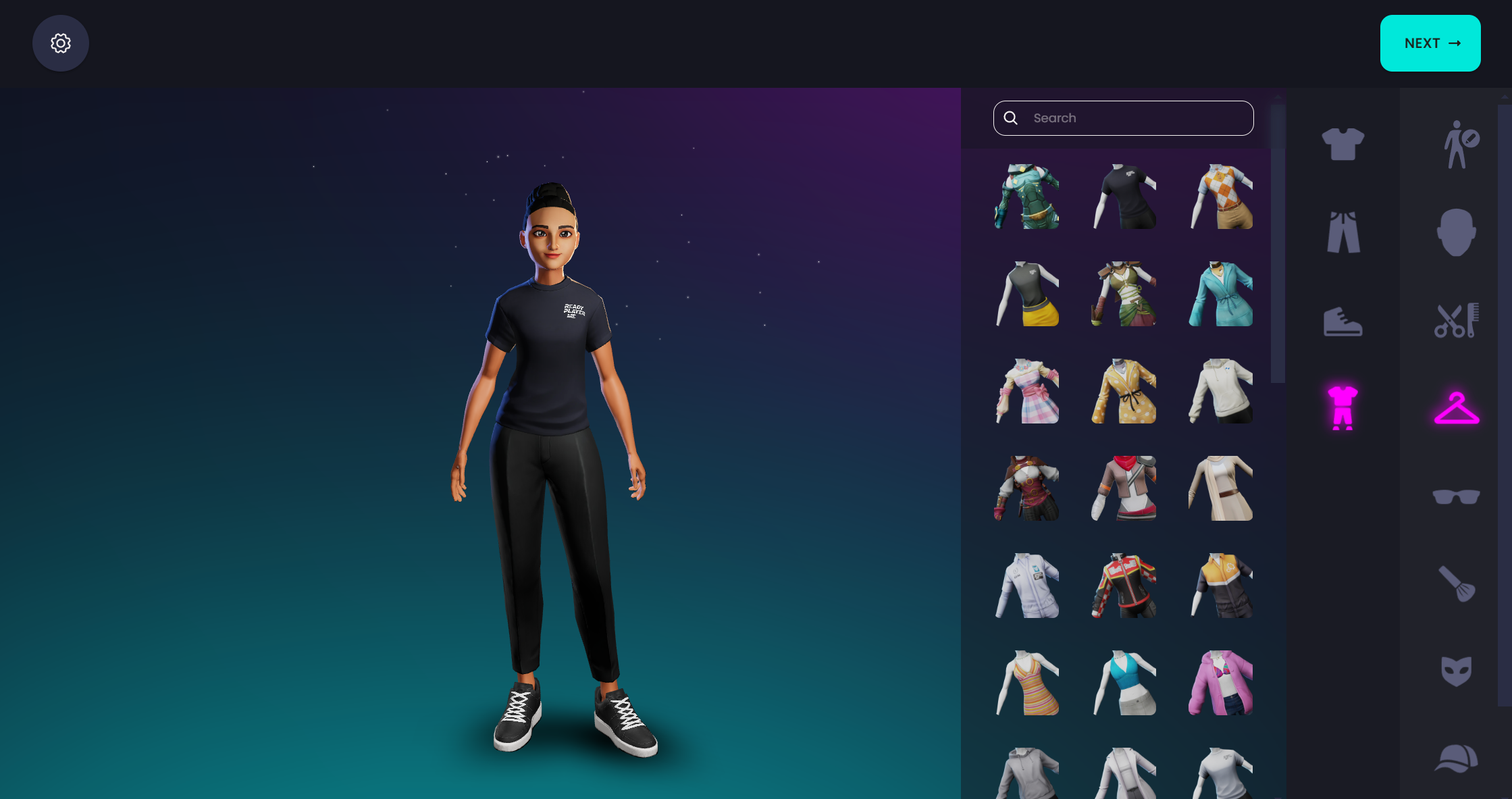The width and height of the screenshot is (1512, 799).
Task: Equip the red and black racing jacket outfit
Action: click(1124, 586)
